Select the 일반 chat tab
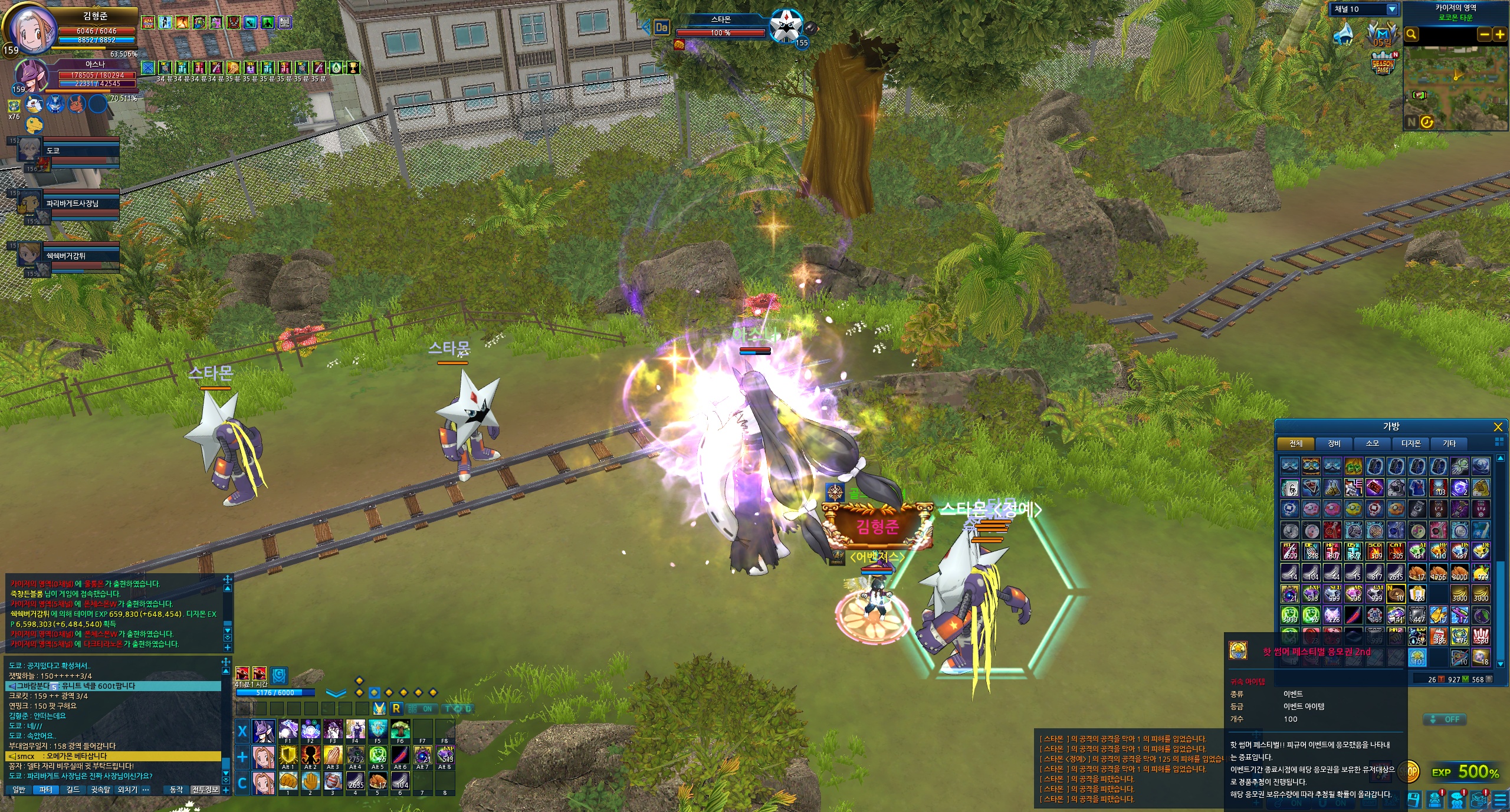 click(x=19, y=790)
